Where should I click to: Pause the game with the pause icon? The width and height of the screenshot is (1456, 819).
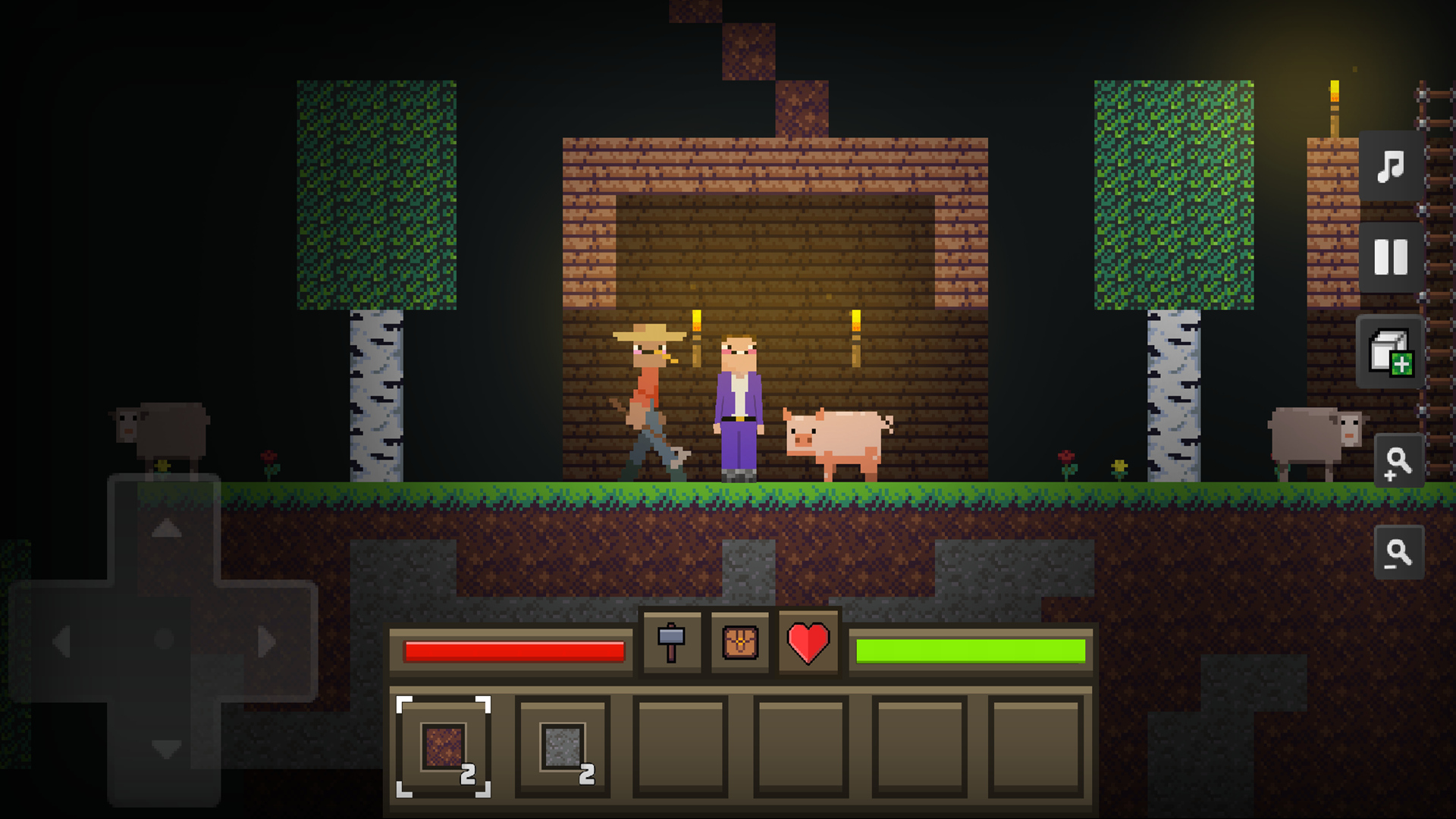click(1390, 256)
